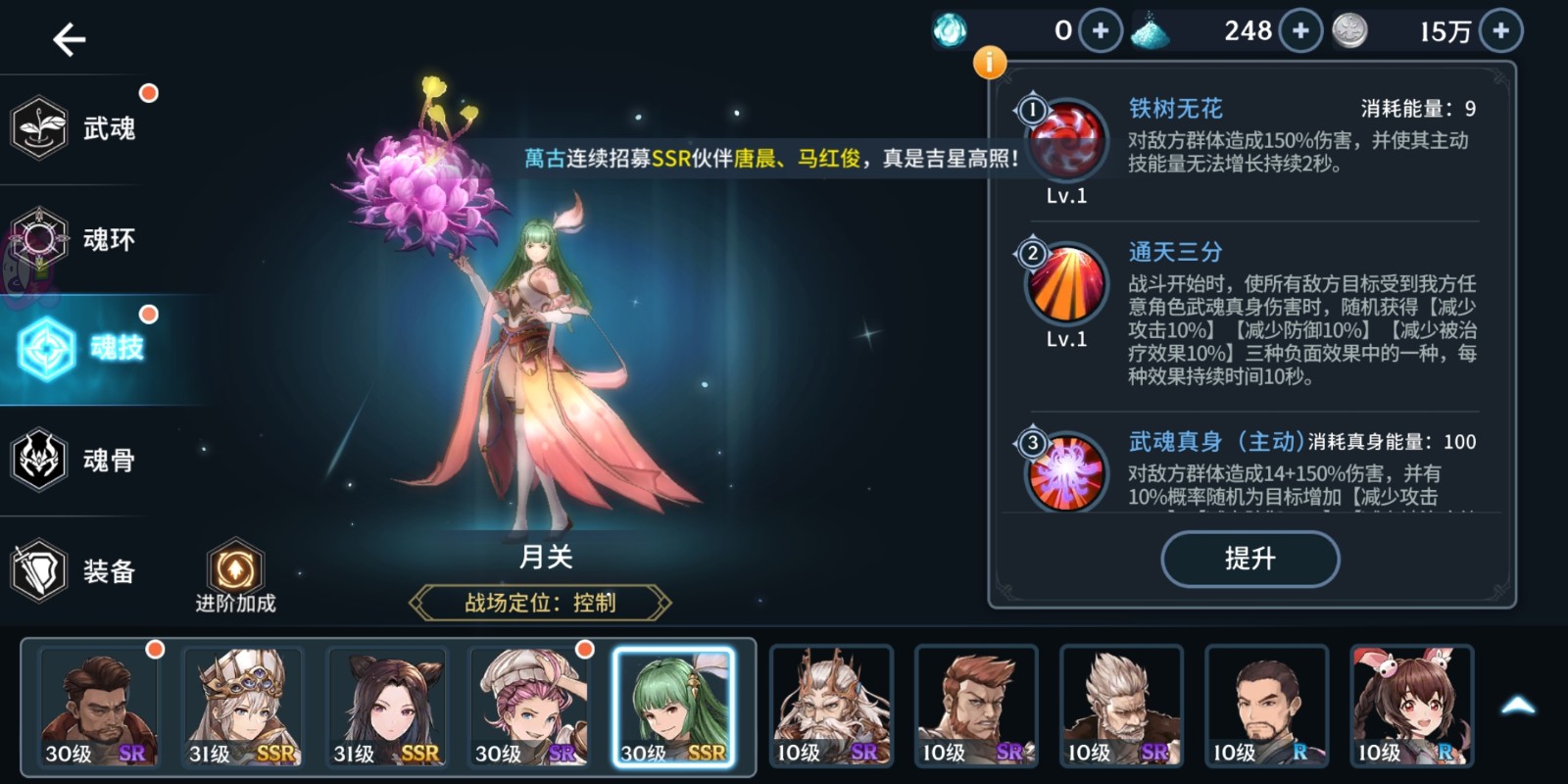This screenshot has width=1568, height=784.
Task: View the 装备 equipment panel
Action: click(41, 570)
